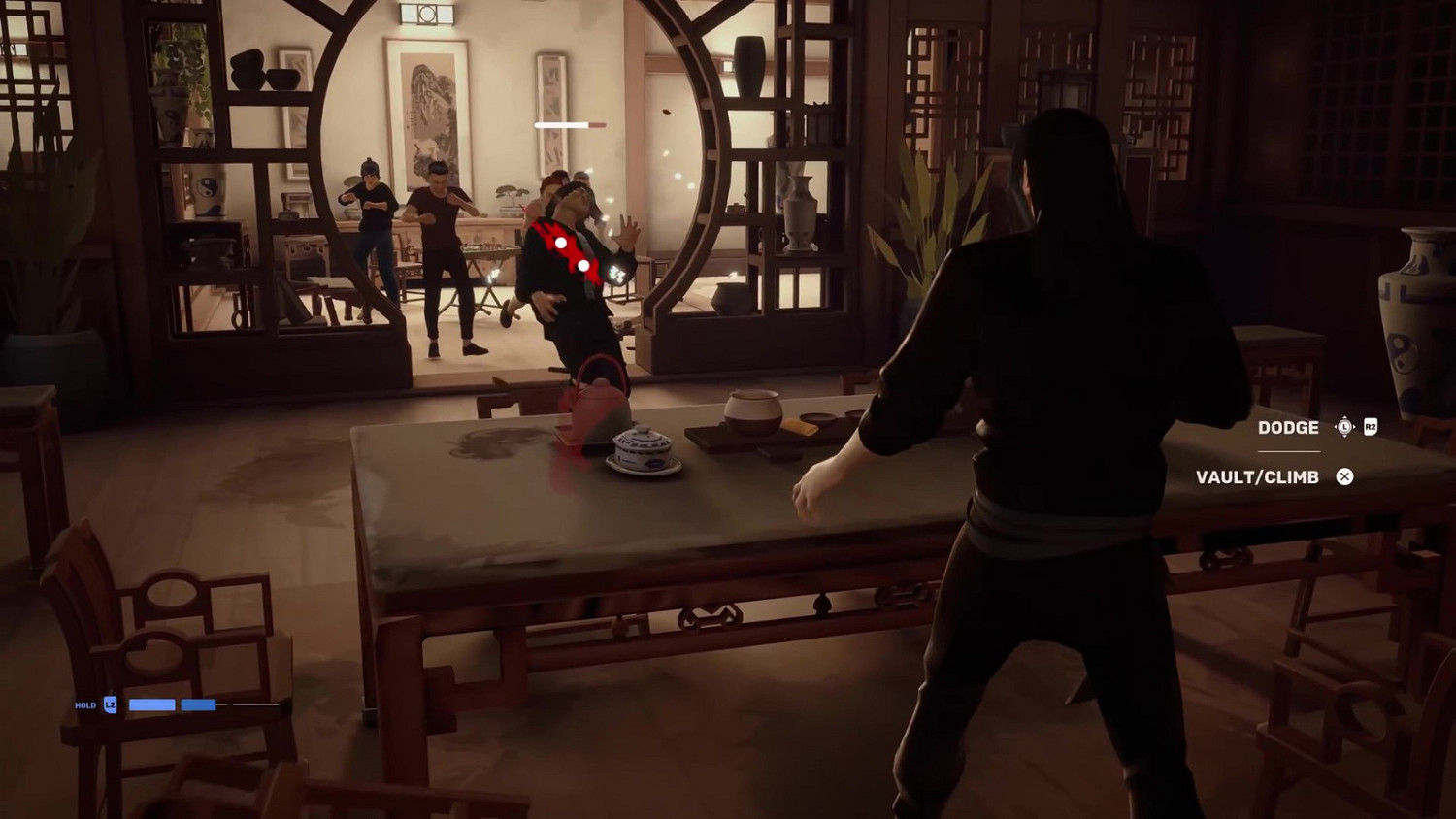The height and width of the screenshot is (819, 1456).
Task: Select the DODGE label text
Action: point(1288,428)
